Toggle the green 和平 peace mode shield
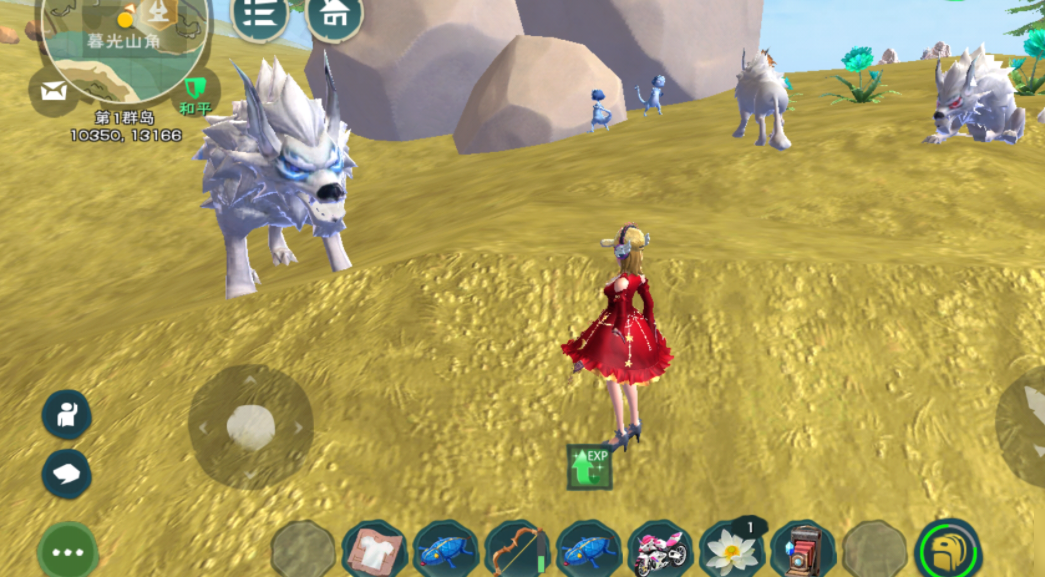Screen dimensions: 1045x577 click(194, 91)
